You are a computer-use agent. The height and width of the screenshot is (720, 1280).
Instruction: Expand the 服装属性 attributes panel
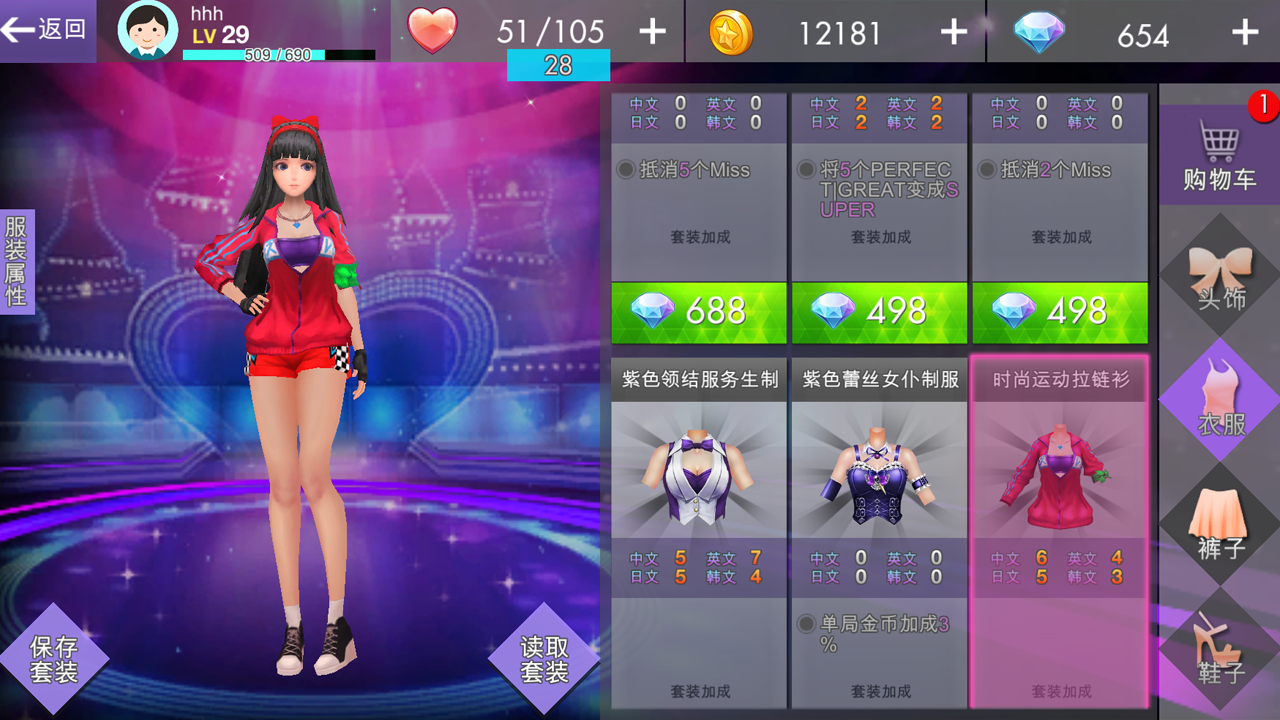pyautogui.click(x=18, y=260)
